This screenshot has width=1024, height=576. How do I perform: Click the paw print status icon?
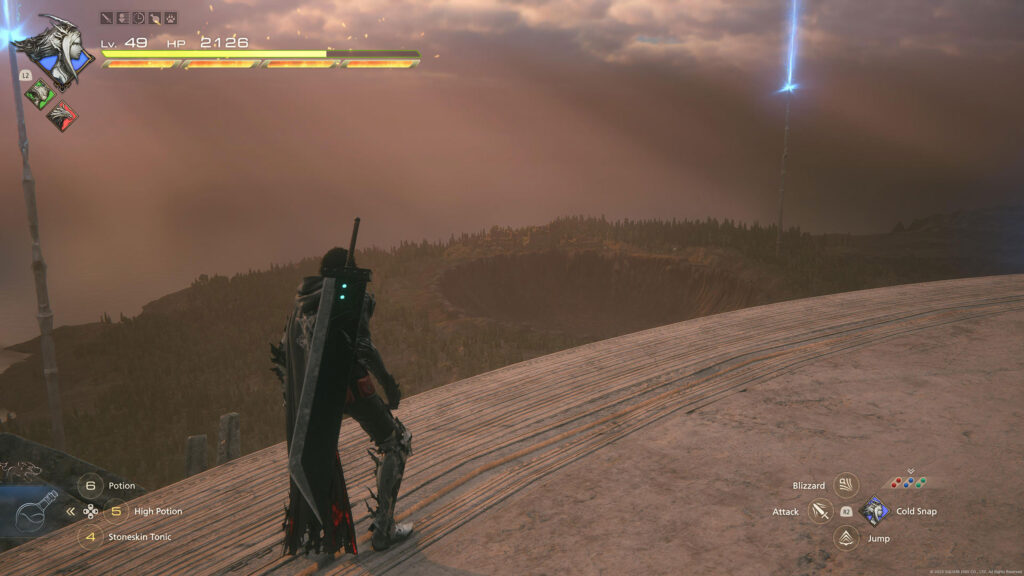point(171,18)
